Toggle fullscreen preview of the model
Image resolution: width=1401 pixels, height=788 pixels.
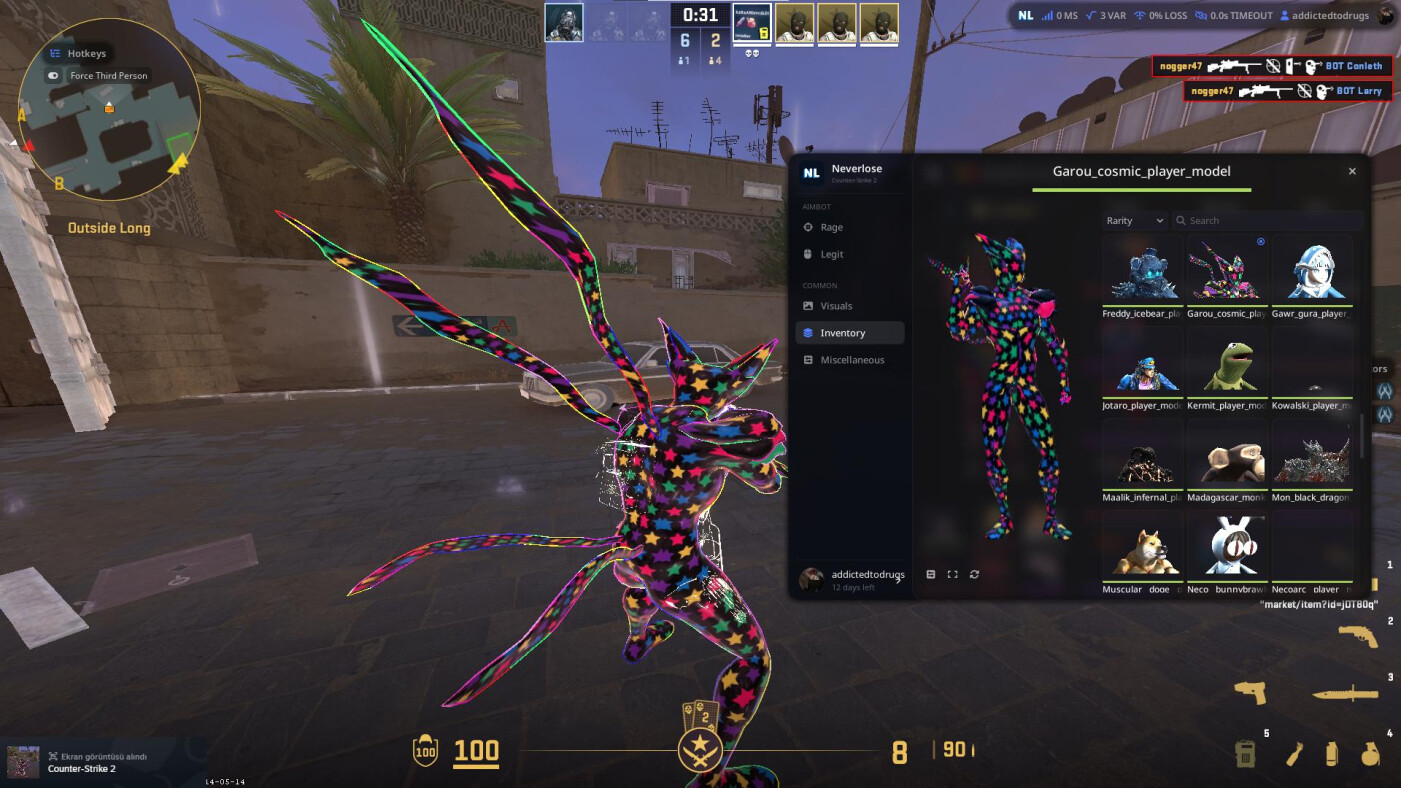(x=952, y=575)
